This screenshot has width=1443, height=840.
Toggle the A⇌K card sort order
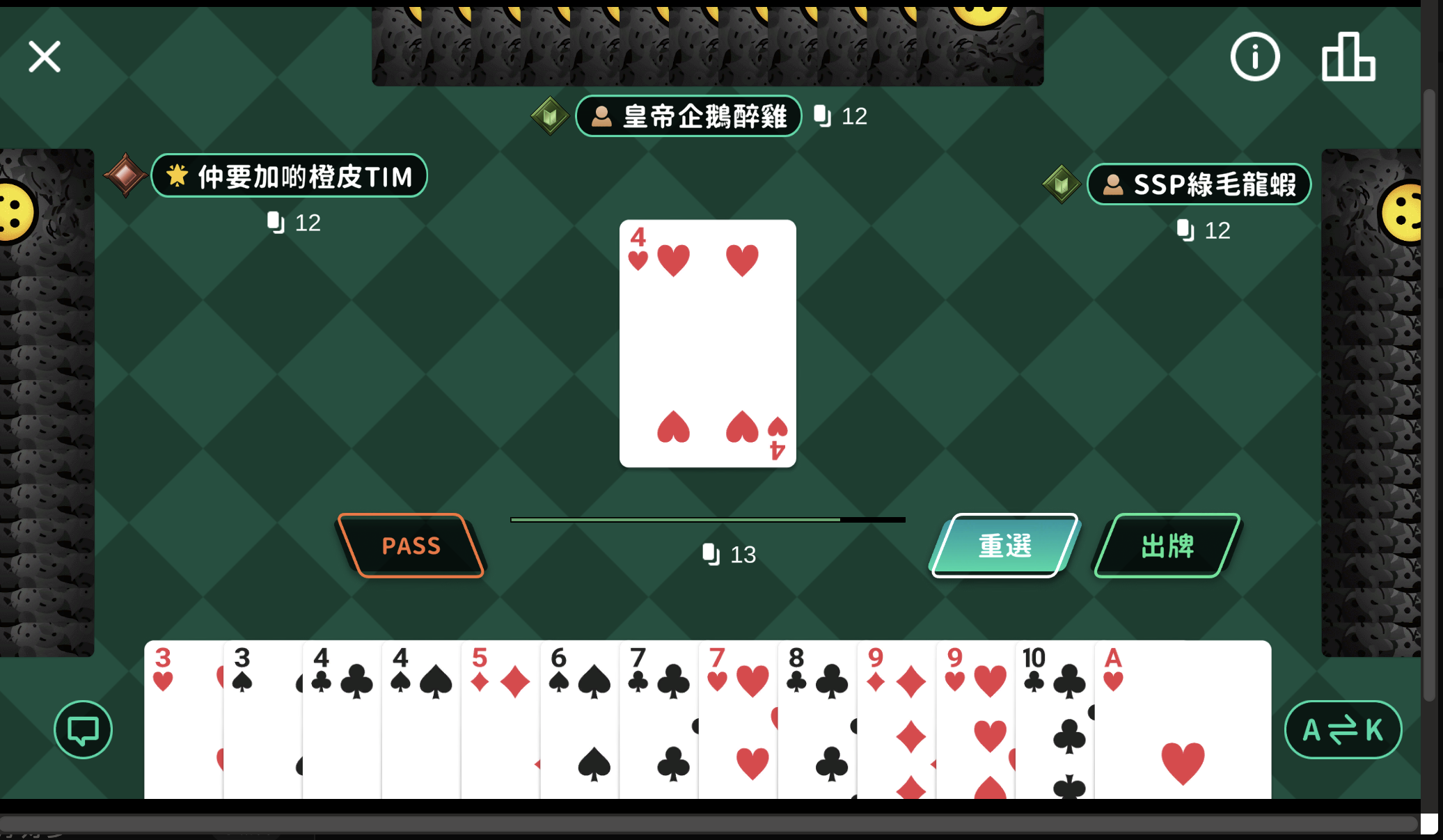1342,729
